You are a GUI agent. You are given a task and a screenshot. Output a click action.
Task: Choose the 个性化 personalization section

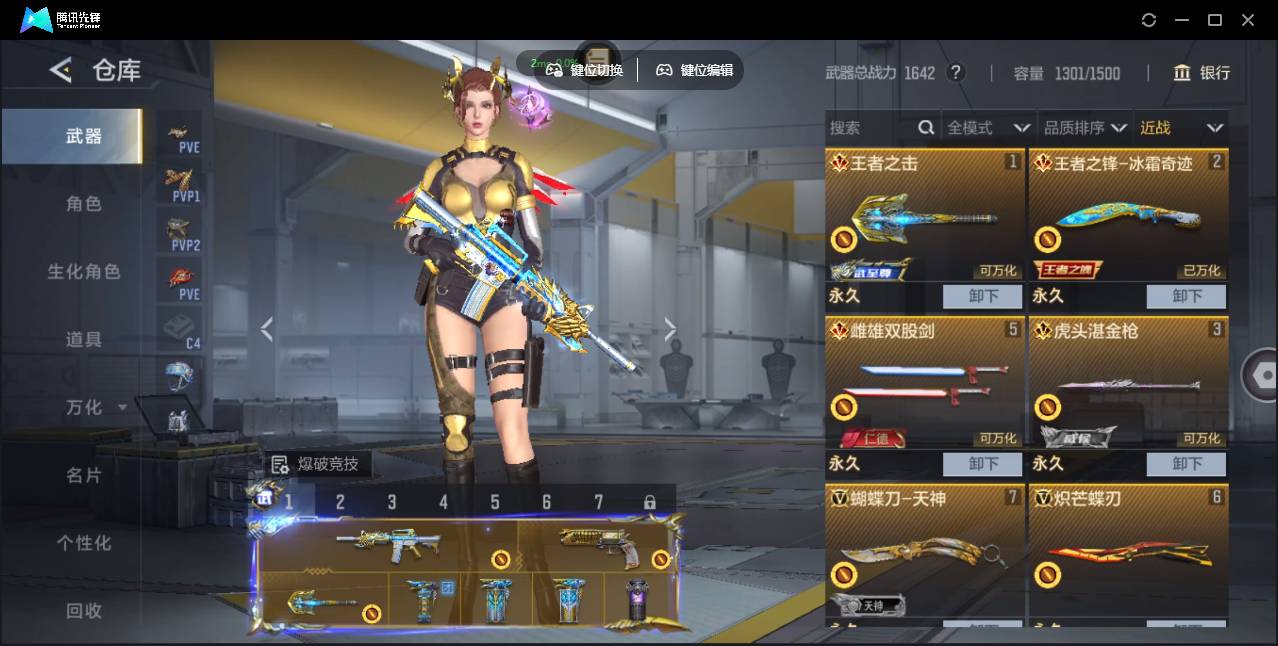tap(84, 543)
